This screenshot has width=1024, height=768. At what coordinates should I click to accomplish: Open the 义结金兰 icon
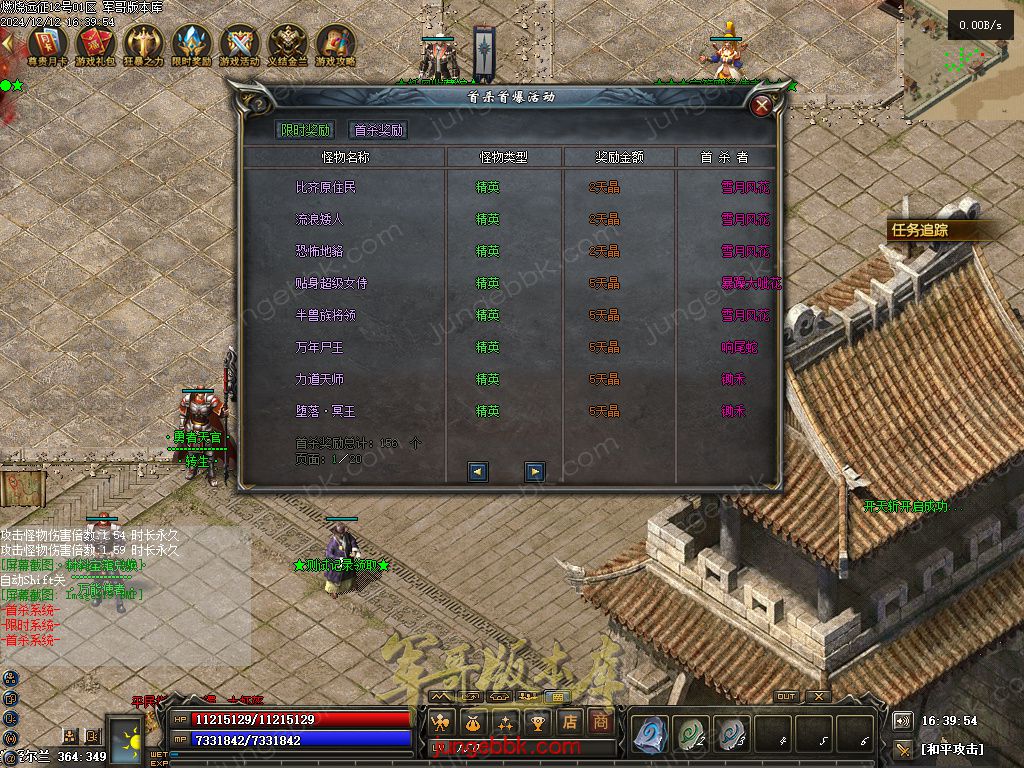pos(287,43)
